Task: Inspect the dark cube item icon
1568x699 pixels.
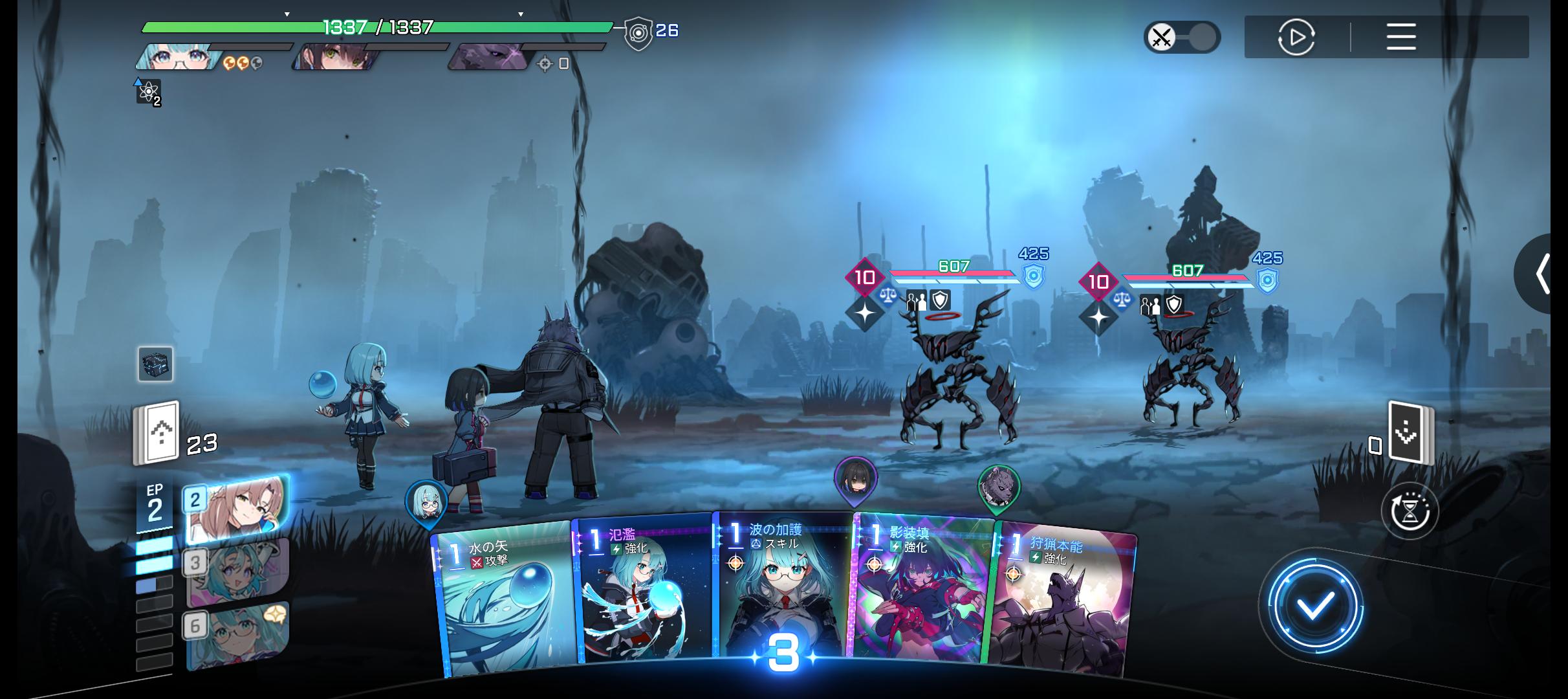Action: pos(155,364)
